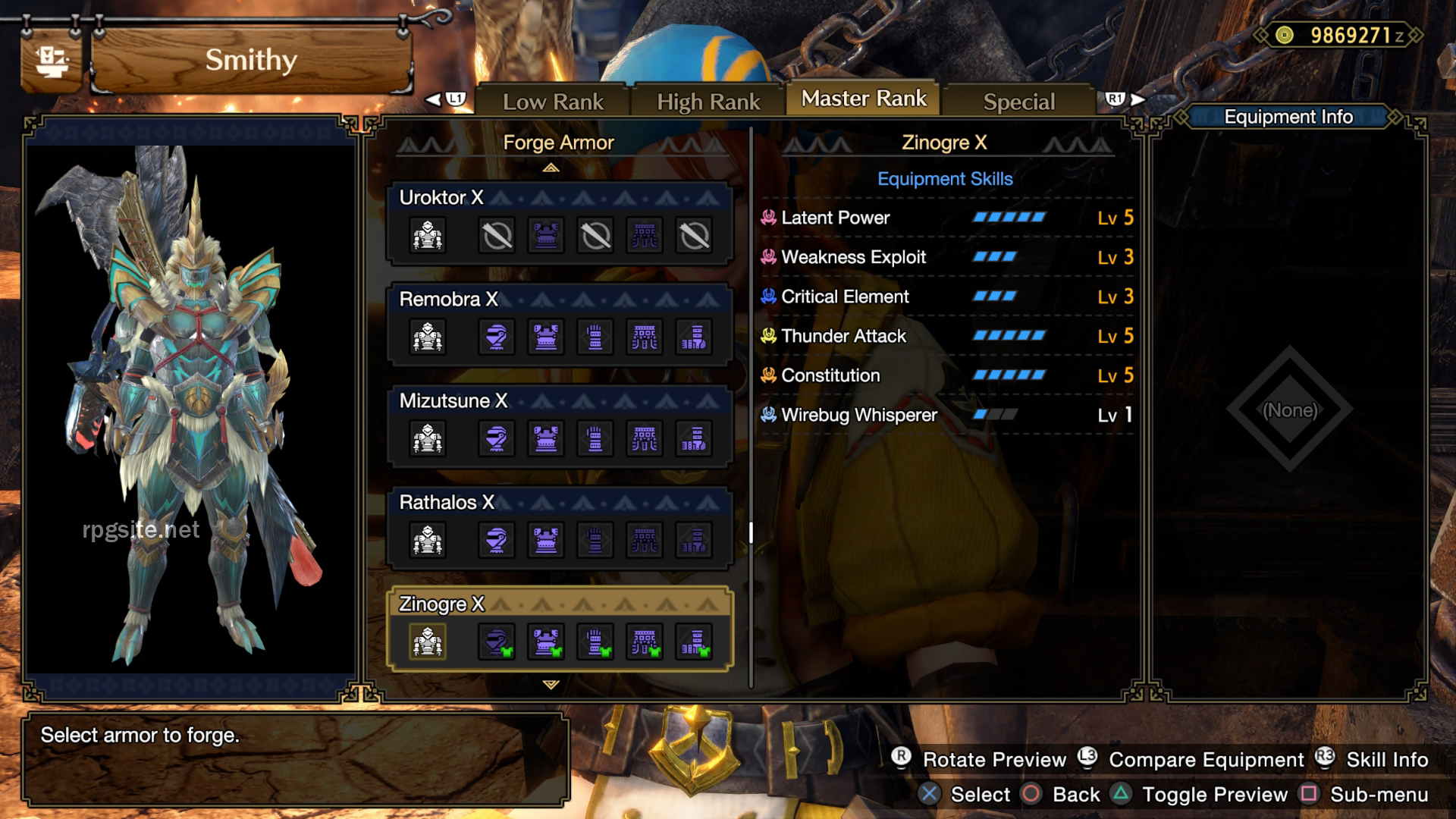The height and width of the screenshot is (819, 1456).
Task: Open the Special equipment tab
Action: [1019, 101]
